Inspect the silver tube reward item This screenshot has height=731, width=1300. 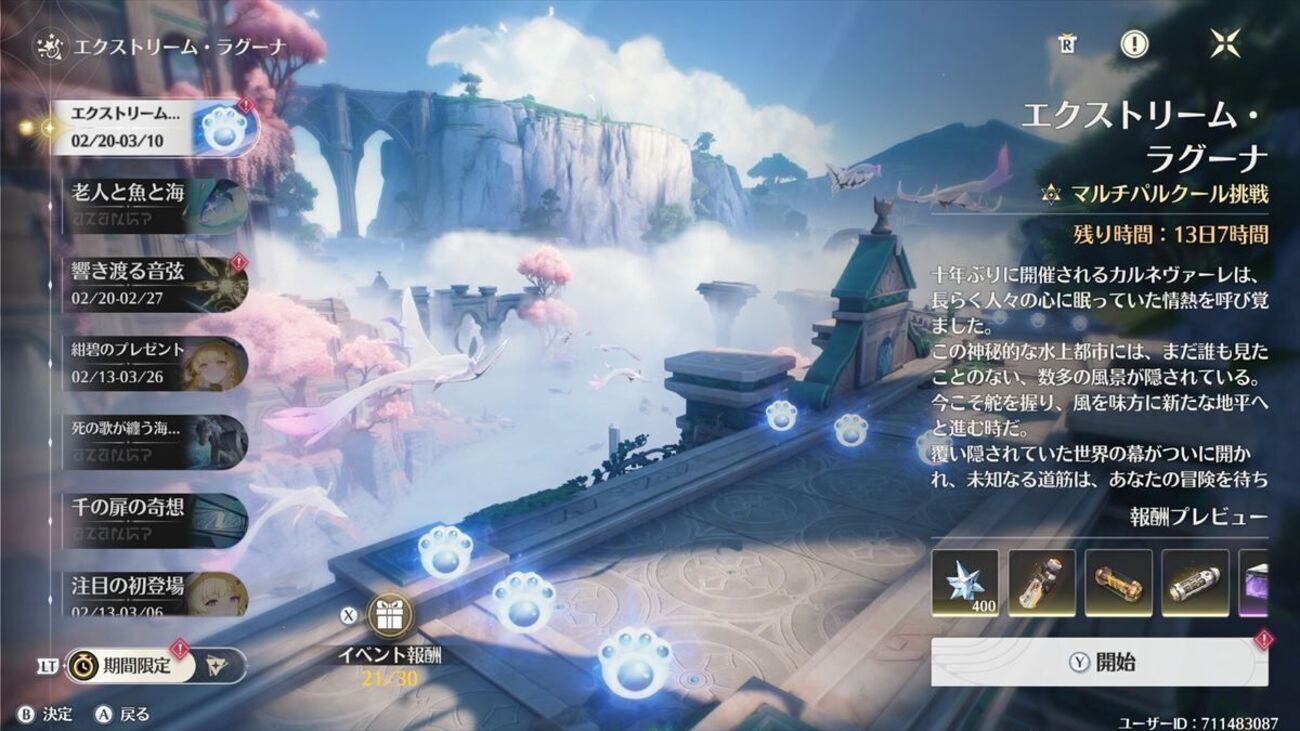tap(1195, 583)
